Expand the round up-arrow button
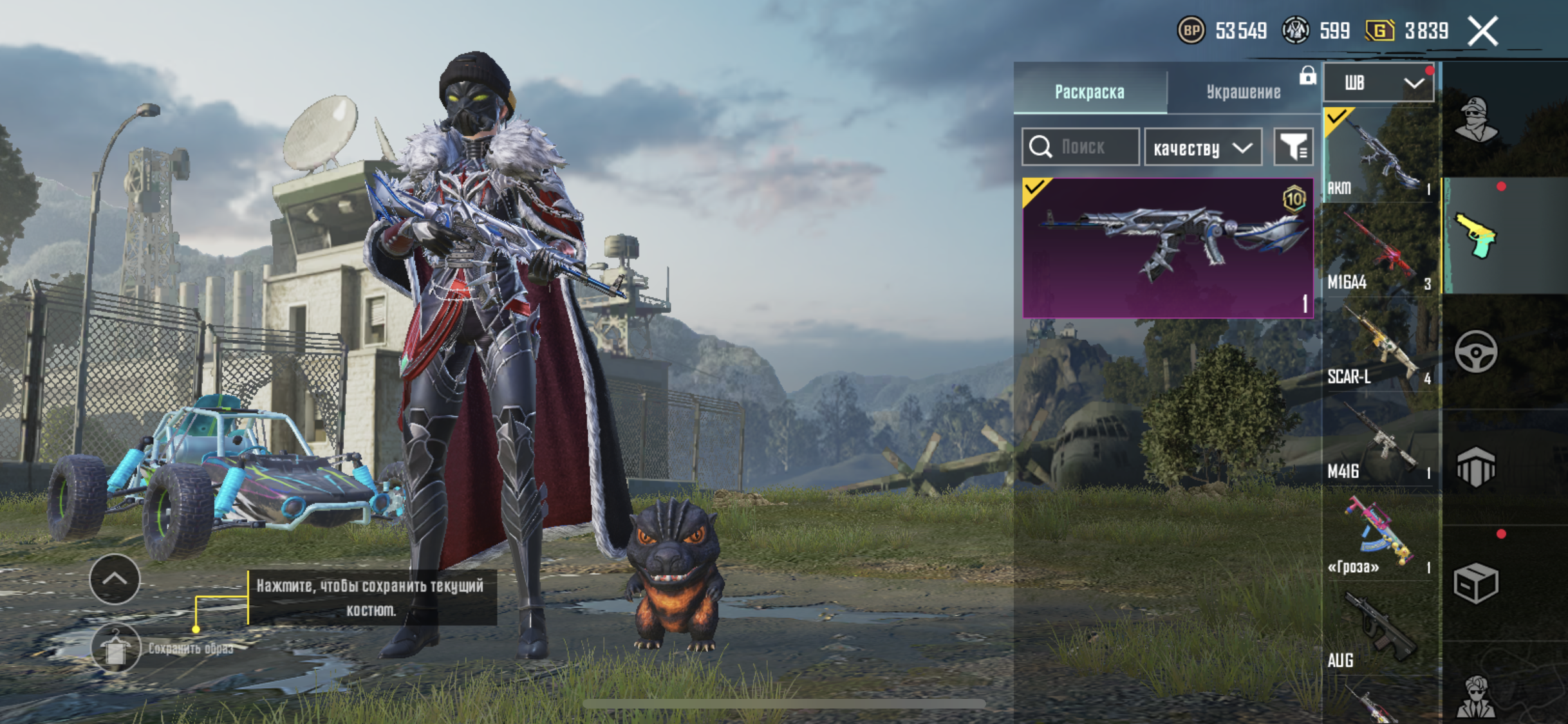 point(115,579)
